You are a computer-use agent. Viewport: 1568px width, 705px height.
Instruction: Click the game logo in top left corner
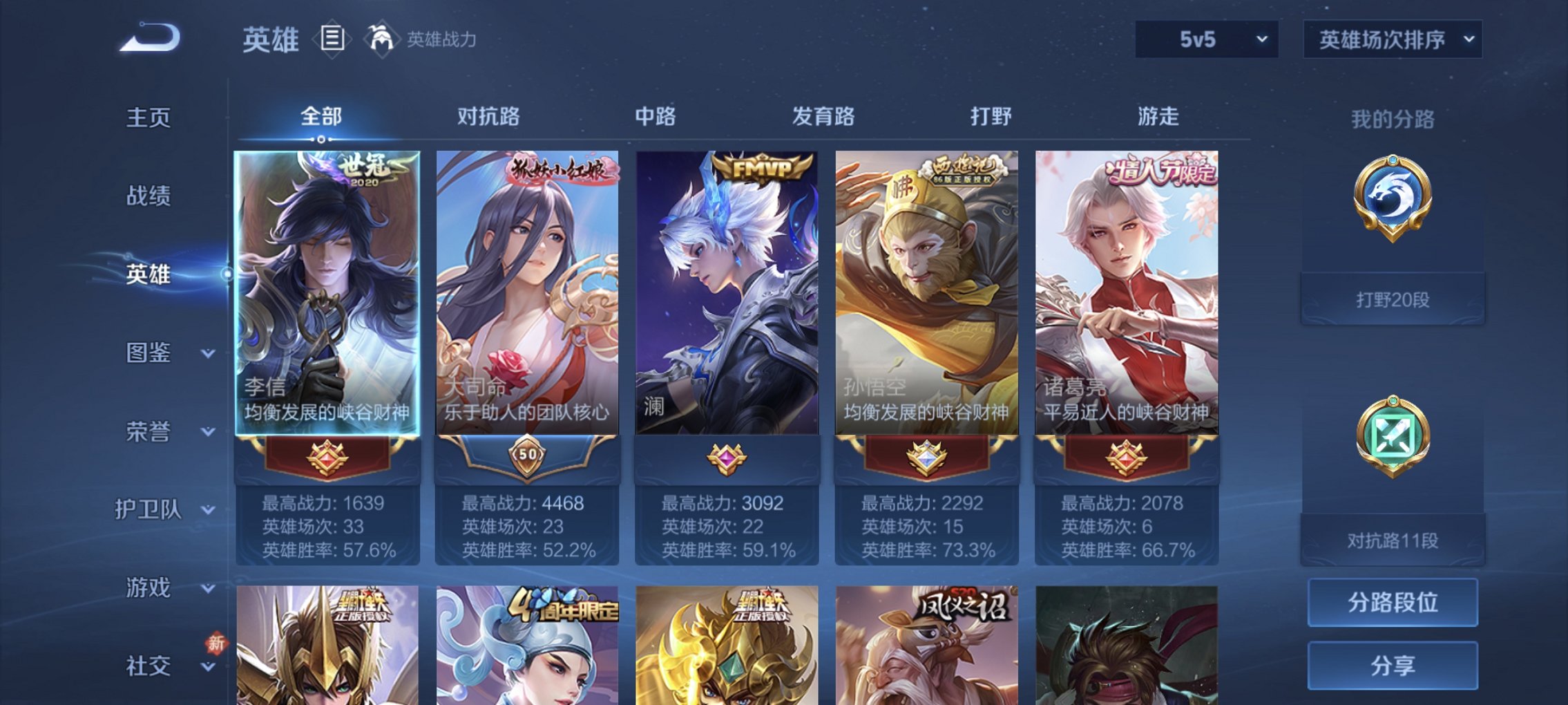(149, 39)
